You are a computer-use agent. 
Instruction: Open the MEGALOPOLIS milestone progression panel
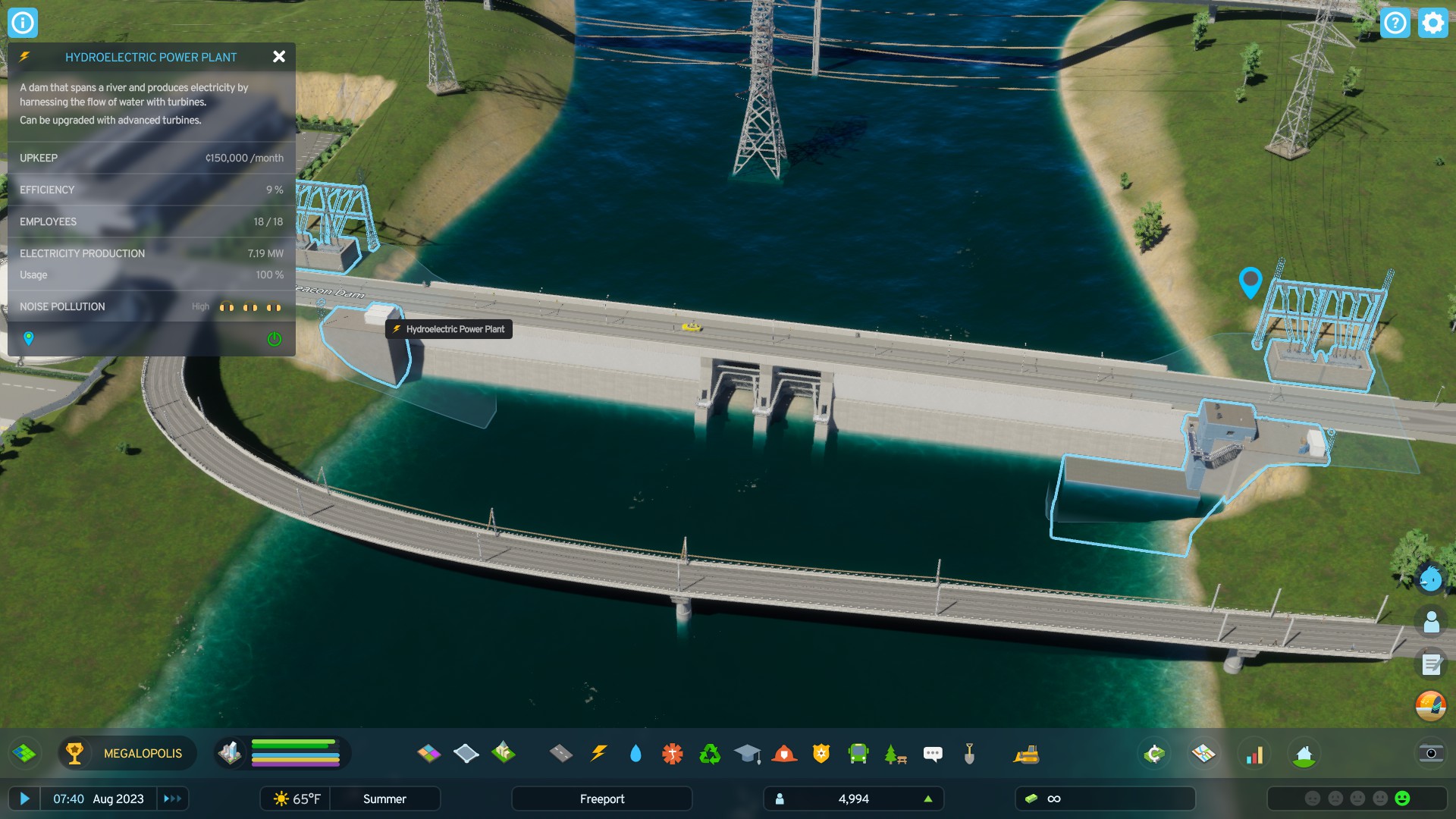click(127, 753)
